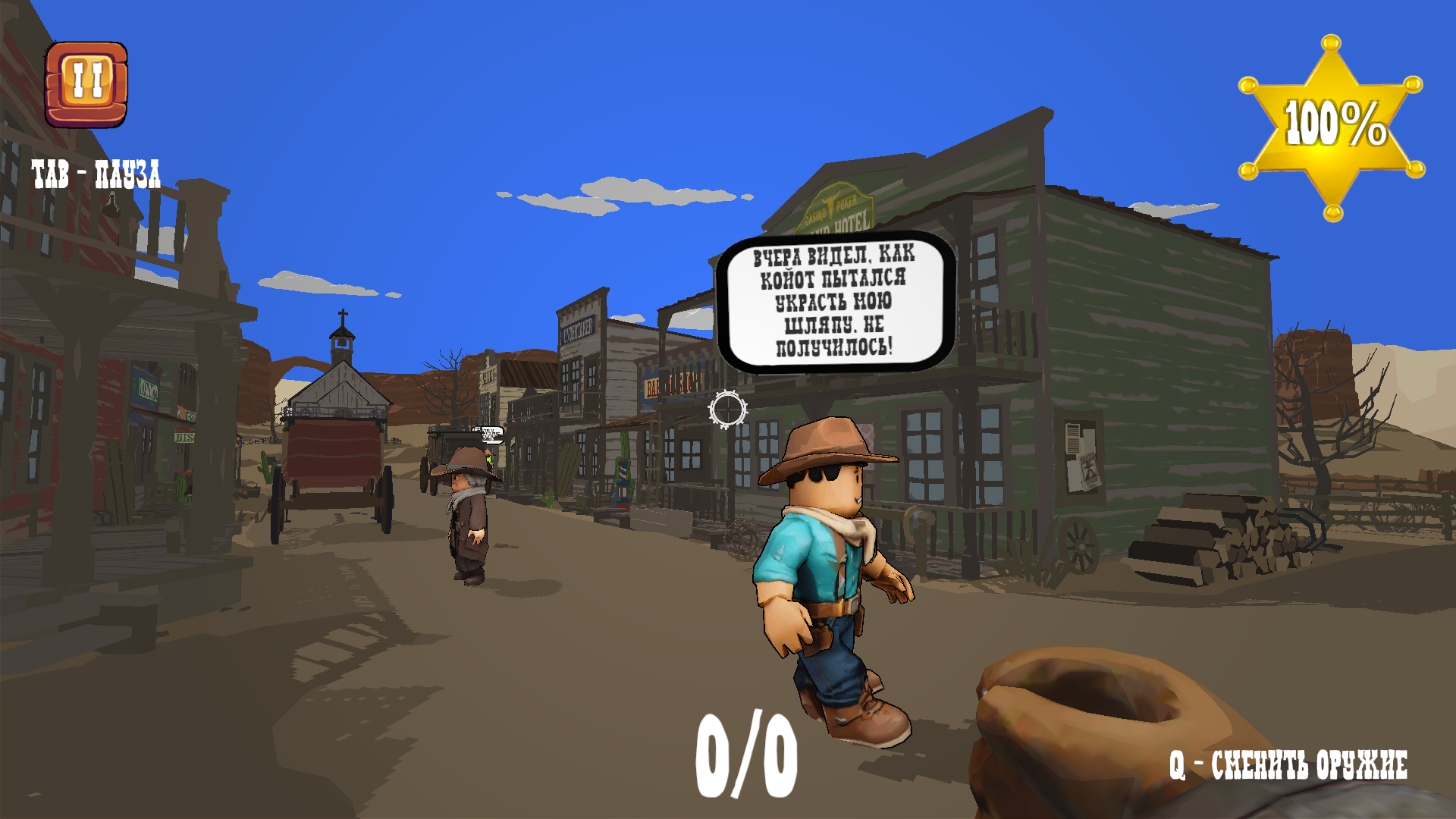The image size is (1456, 819).
Task: Click the small speech bubble of the distant NPC
Action: (489, 435)
